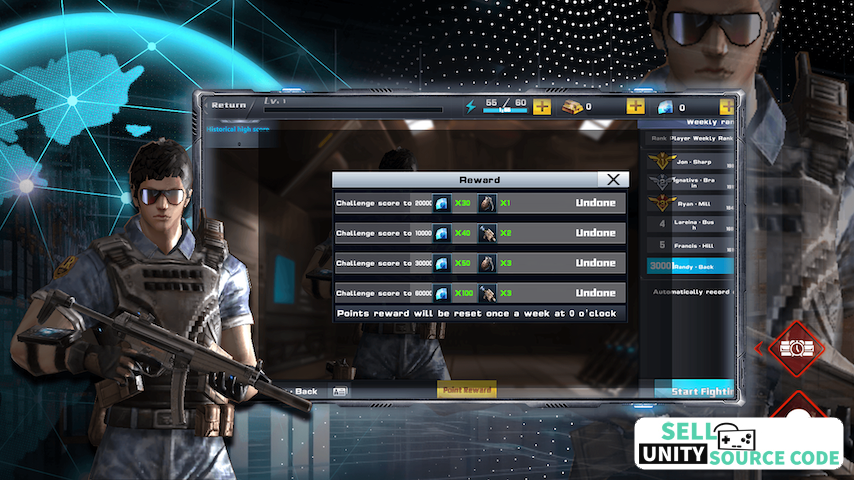854x480 pixels.
Task: Start Fighting
Action: tap(699, 391)
